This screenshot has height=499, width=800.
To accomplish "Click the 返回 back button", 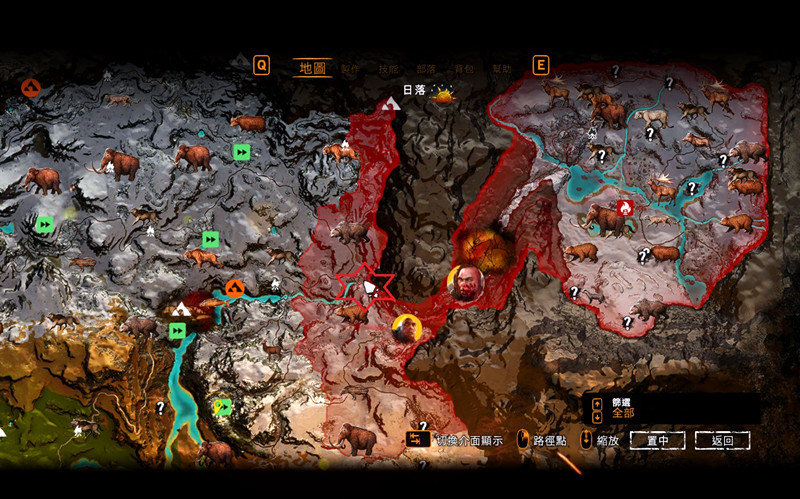I will [x=722, y=440].
